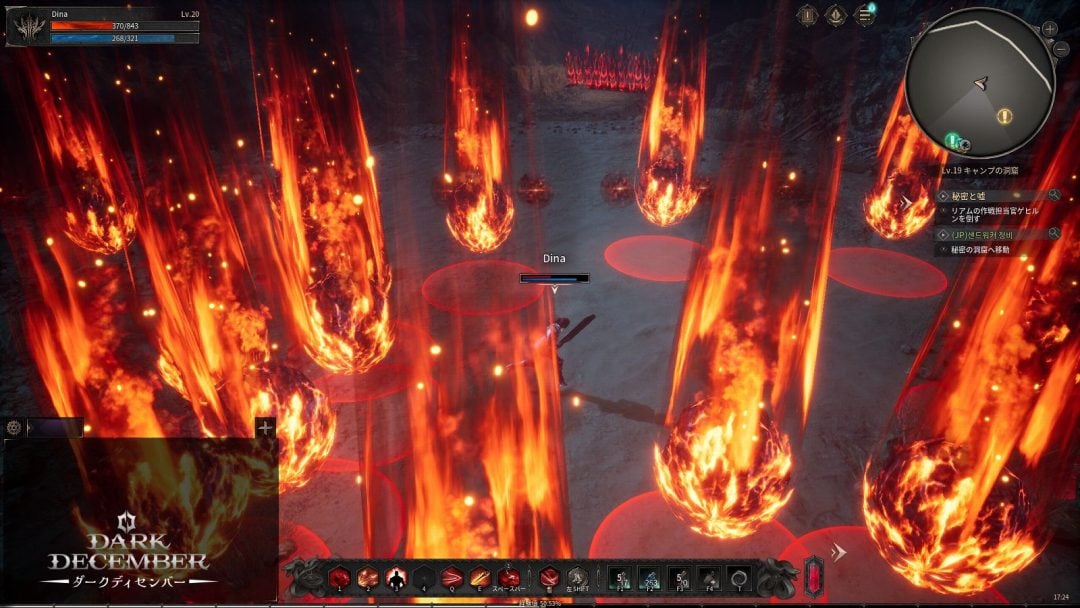
Task: Zoom in the minimap with plus button
Action: point(1050,29)
